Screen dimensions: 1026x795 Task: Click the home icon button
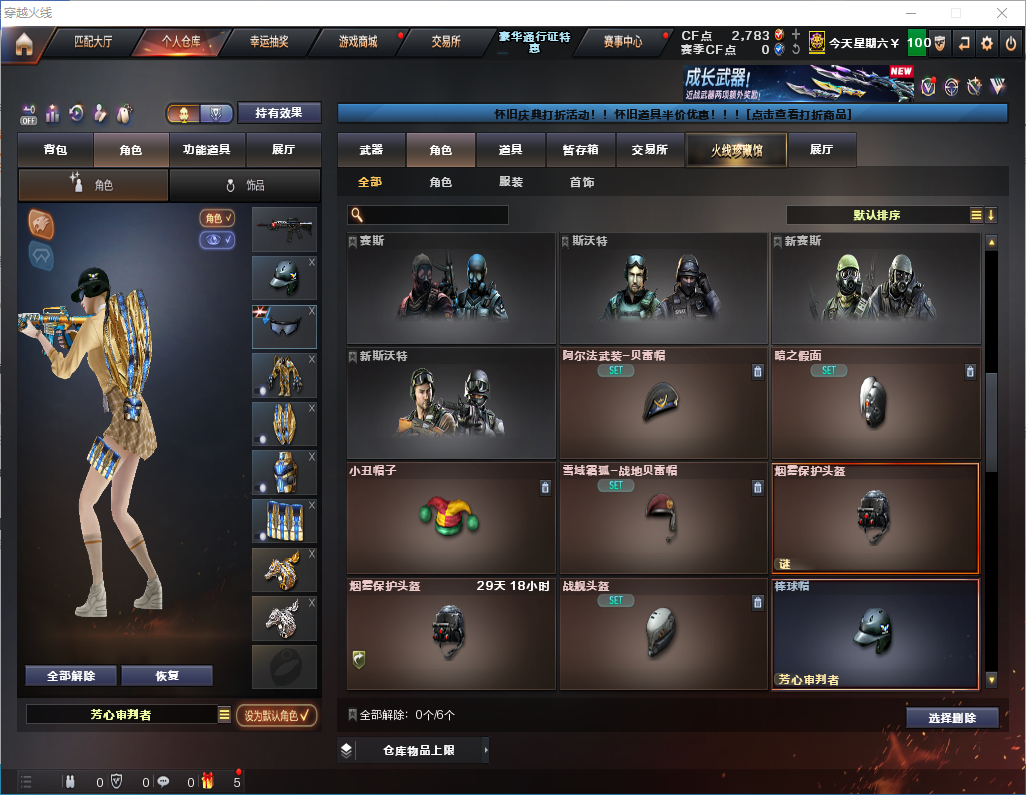point(24,43)
